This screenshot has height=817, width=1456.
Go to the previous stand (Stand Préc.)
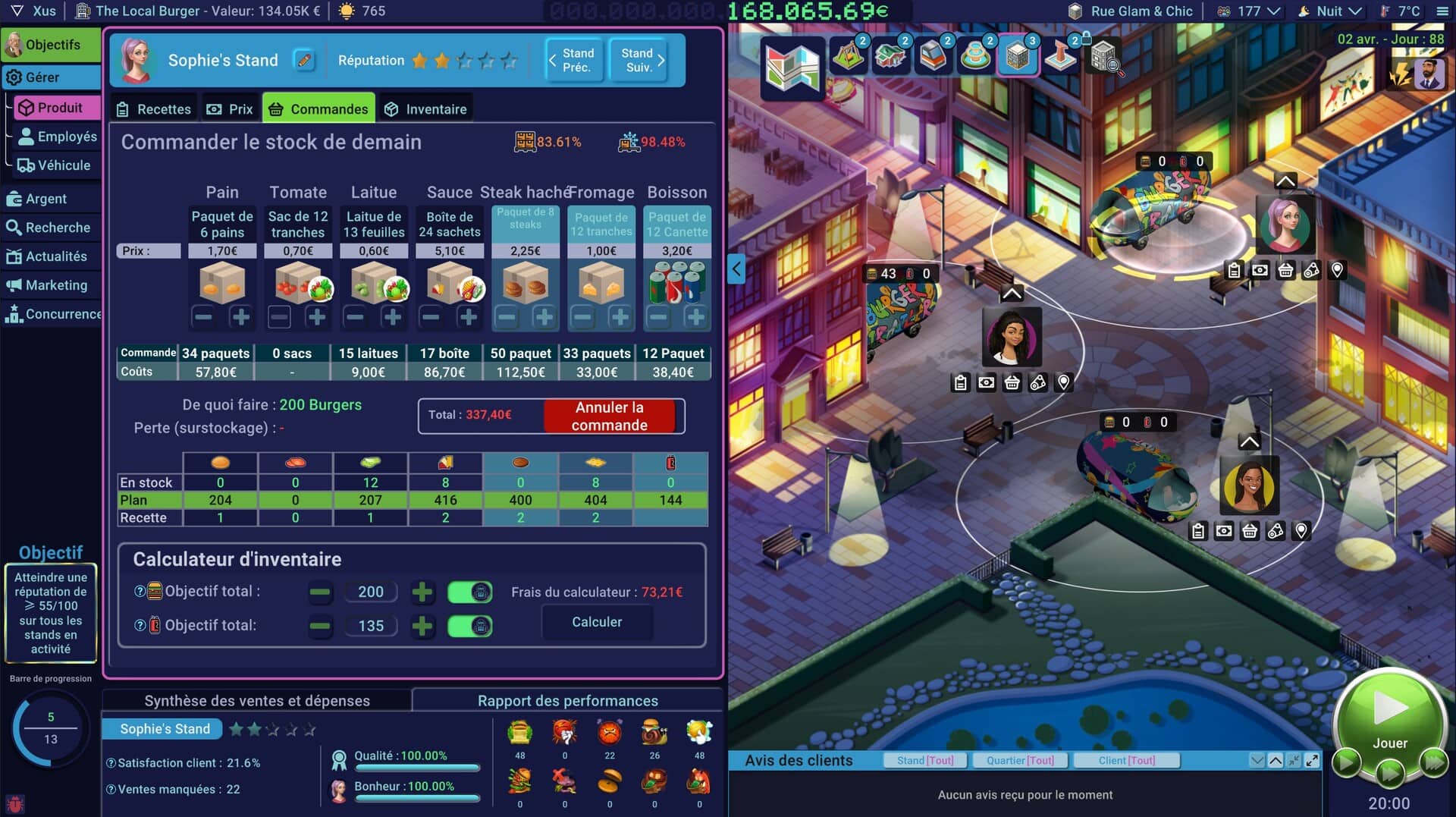pos(573,60)
